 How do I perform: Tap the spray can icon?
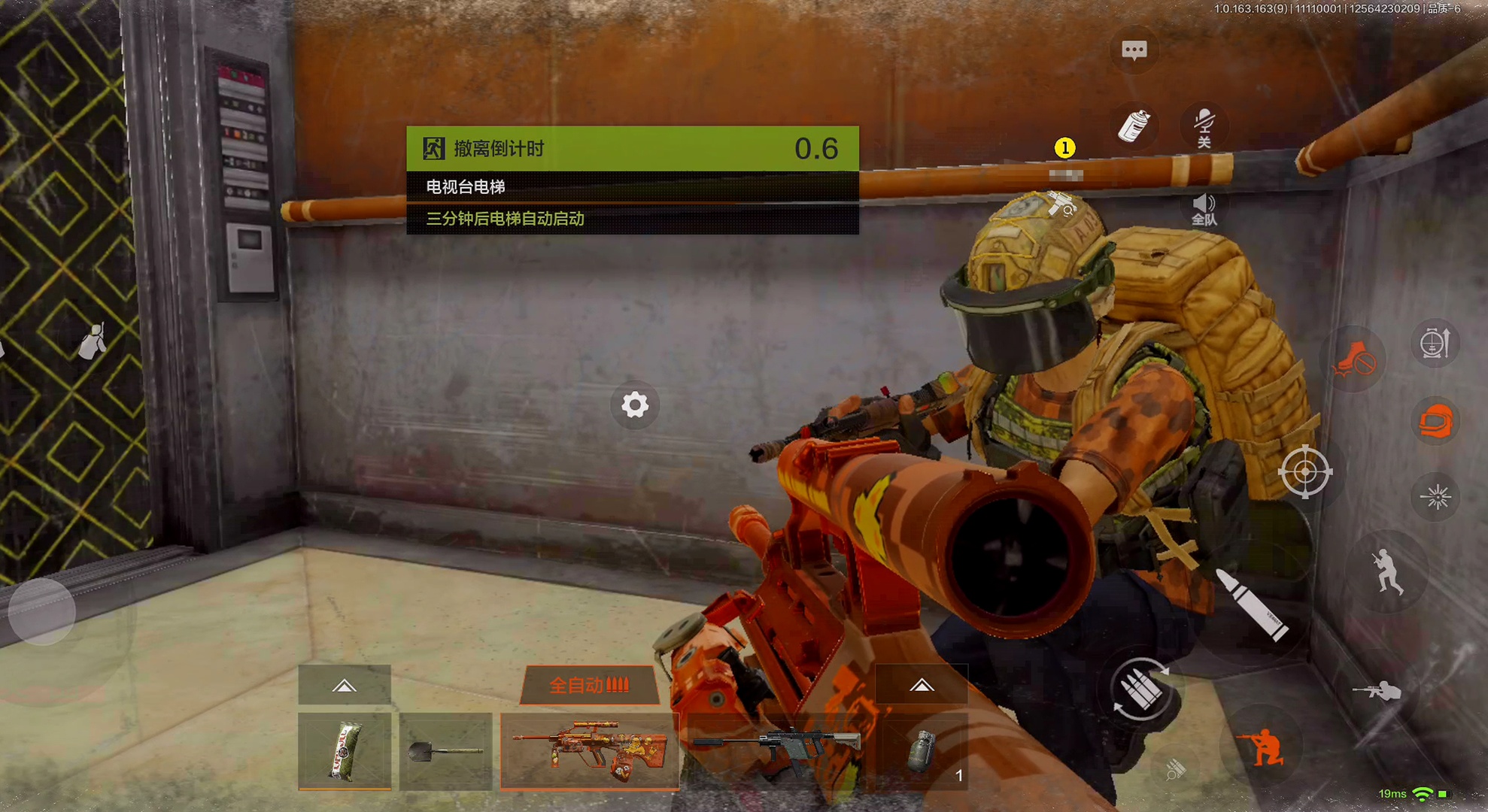[x=1134, y=126]
